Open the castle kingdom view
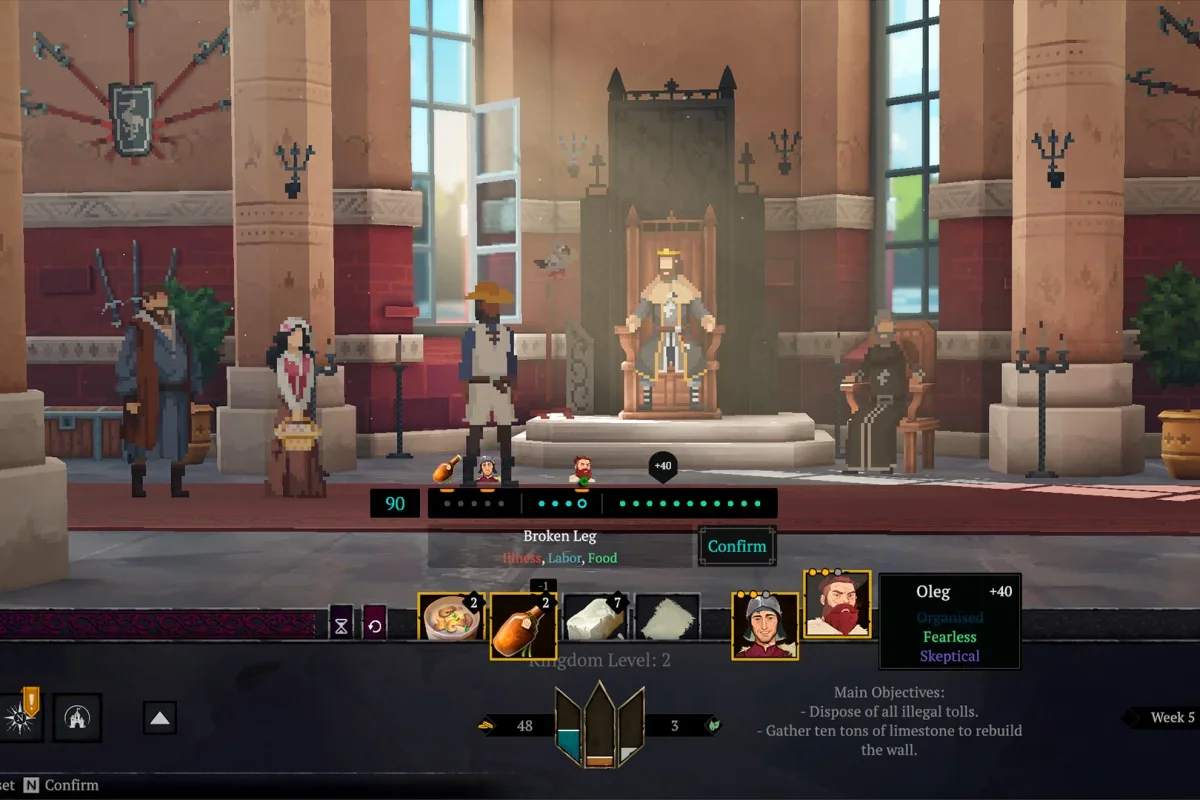This screenshot has height=800, width=1200. coord(77,717)
